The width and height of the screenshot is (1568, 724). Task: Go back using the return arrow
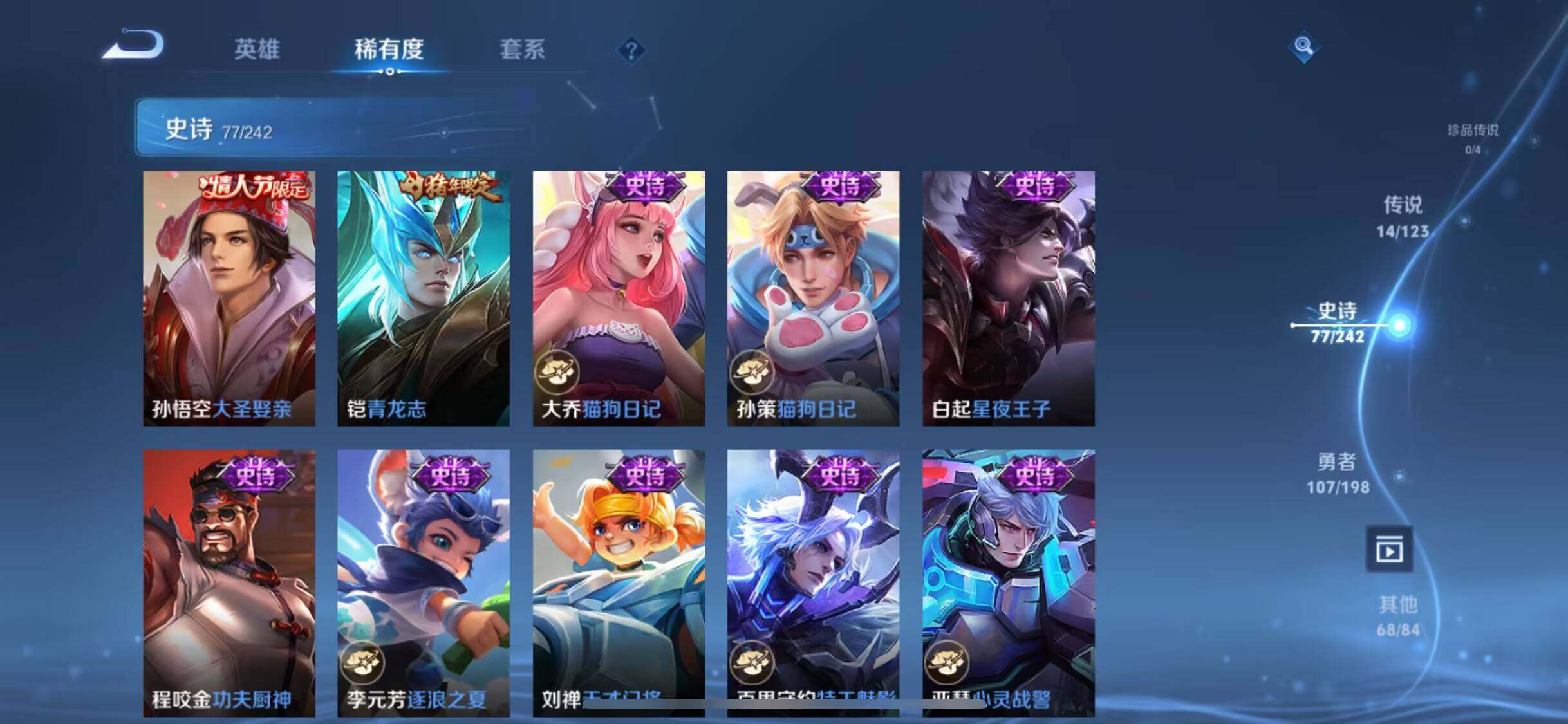pos(134,46)
